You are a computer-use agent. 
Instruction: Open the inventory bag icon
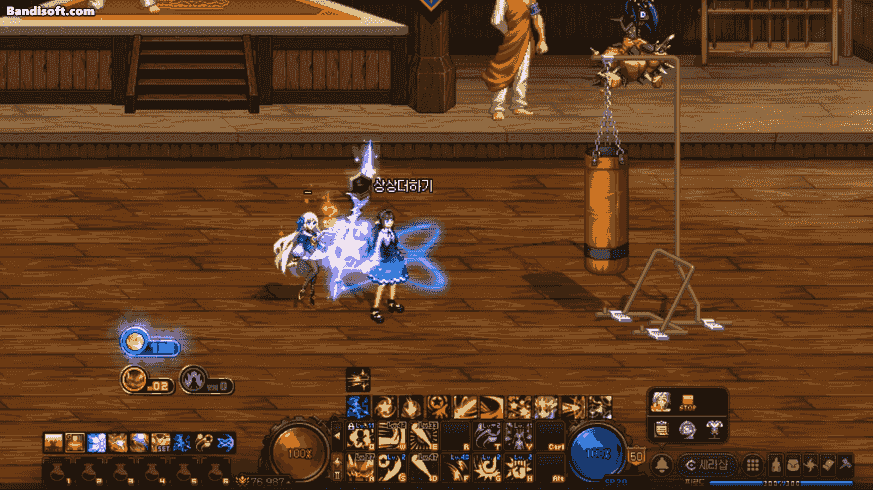pos(791,465)
